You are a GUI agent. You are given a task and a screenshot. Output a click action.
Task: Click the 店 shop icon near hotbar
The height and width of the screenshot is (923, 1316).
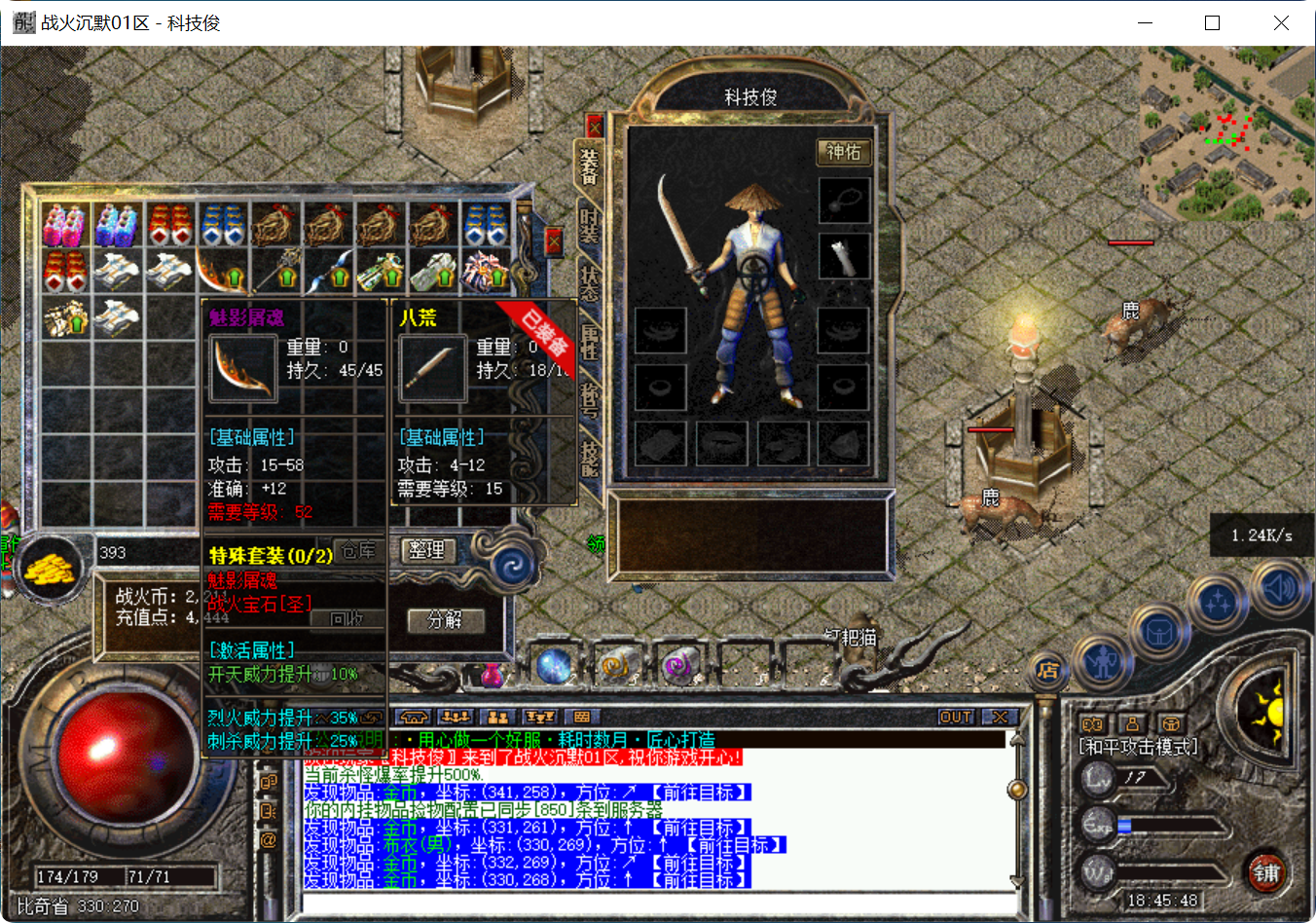[1046, 673]
